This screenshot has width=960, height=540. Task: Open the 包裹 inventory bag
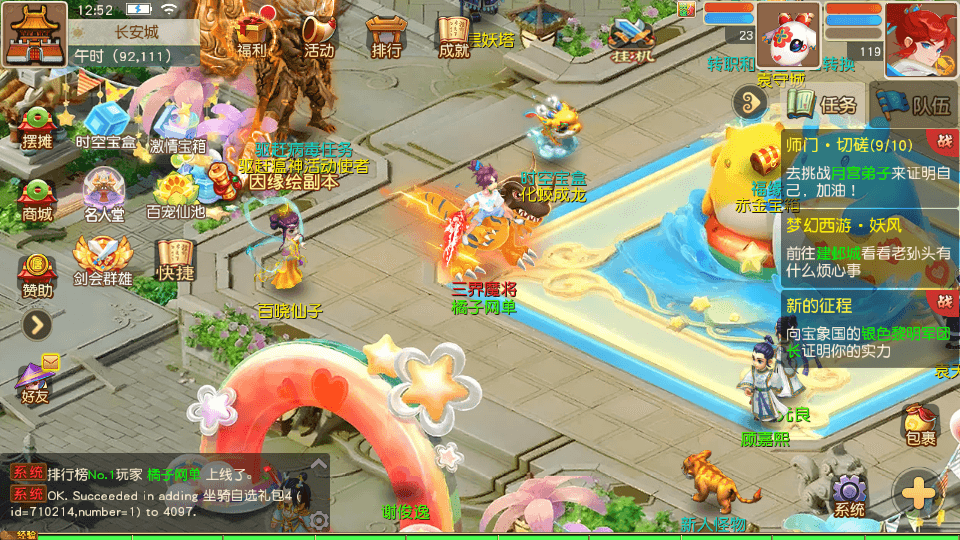pyautogui.click(x=920, y=423)
